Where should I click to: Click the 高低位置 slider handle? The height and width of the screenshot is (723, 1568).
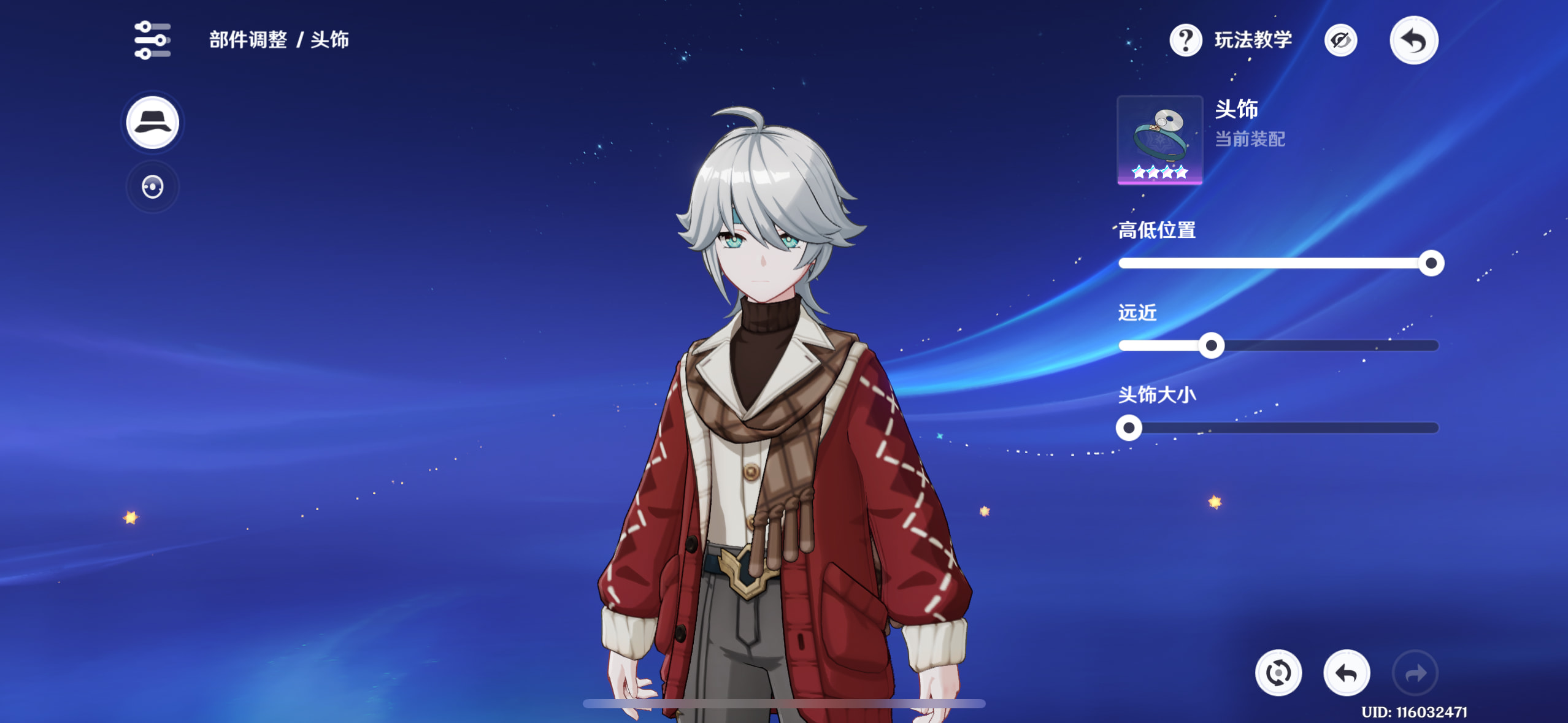(x=1431, y=264)
